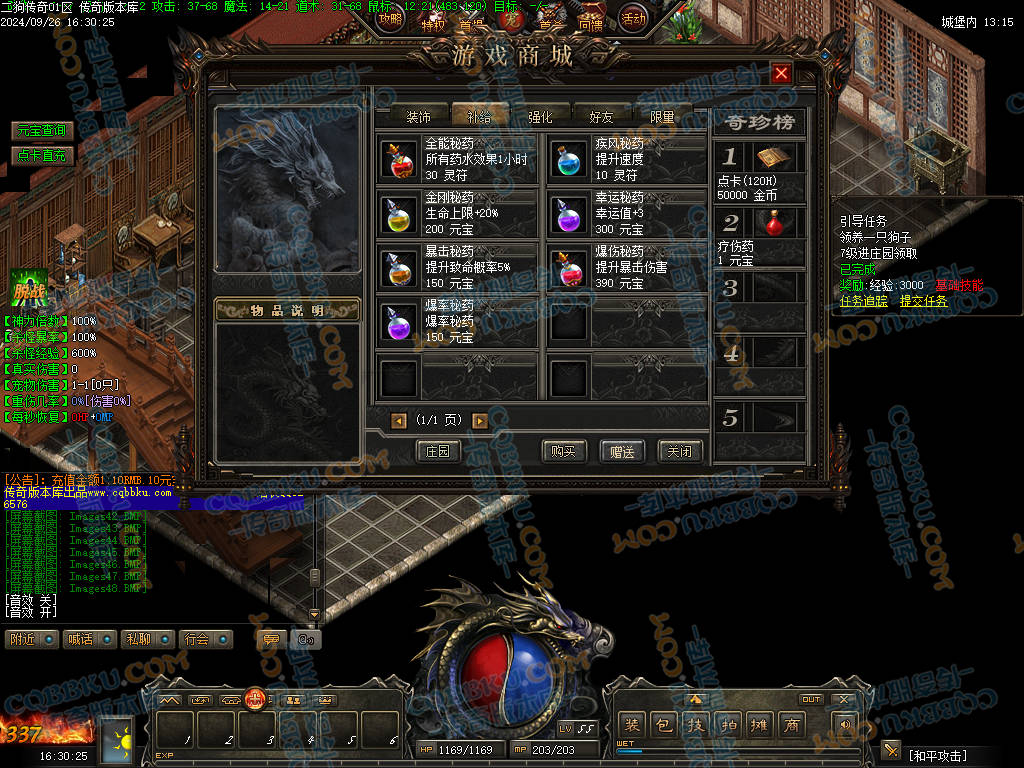Go to the next shop page arrow
1024x768 pixels.
(480, 421)
